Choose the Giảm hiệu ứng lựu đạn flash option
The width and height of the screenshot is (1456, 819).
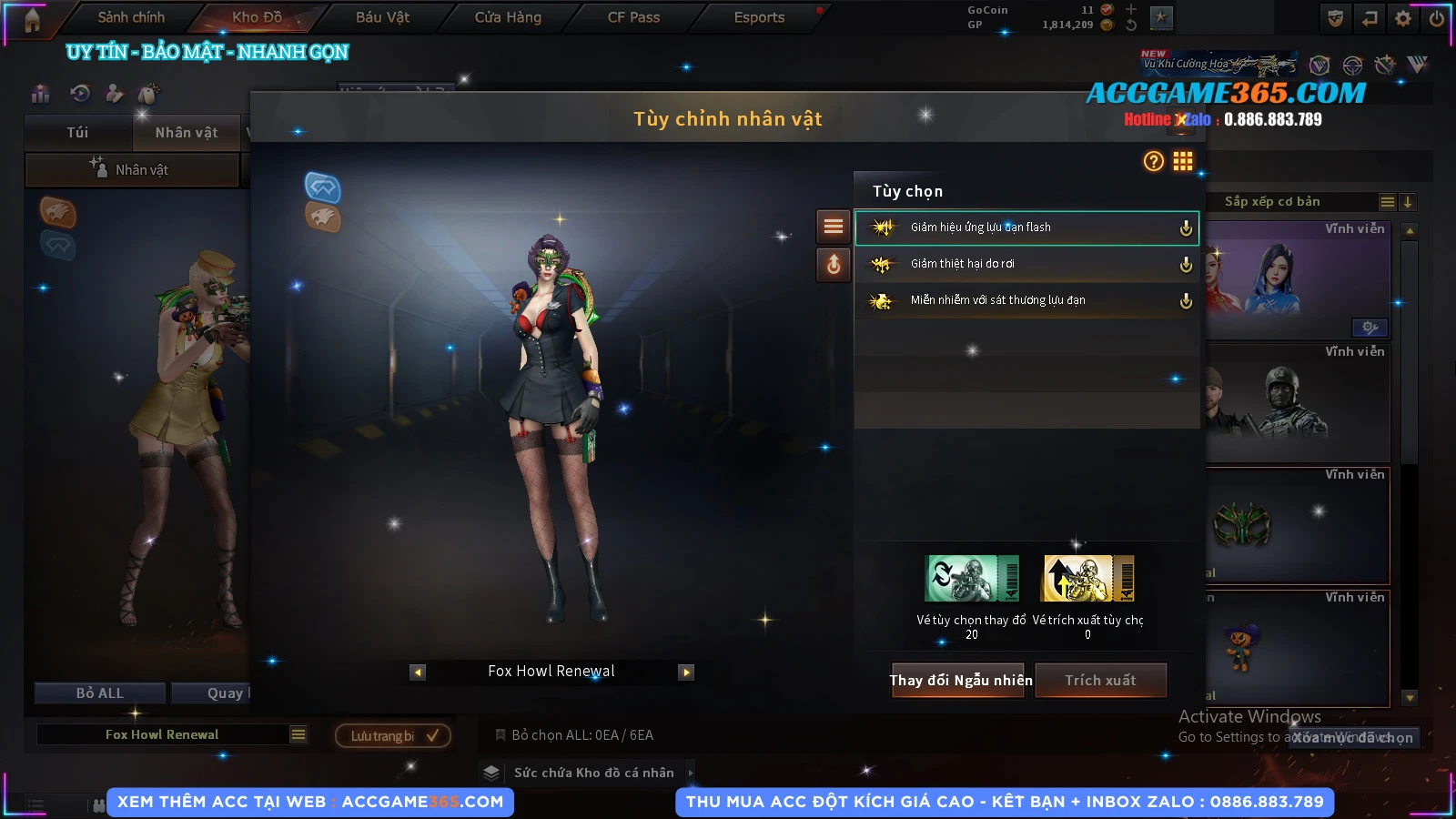(1026, 227)
